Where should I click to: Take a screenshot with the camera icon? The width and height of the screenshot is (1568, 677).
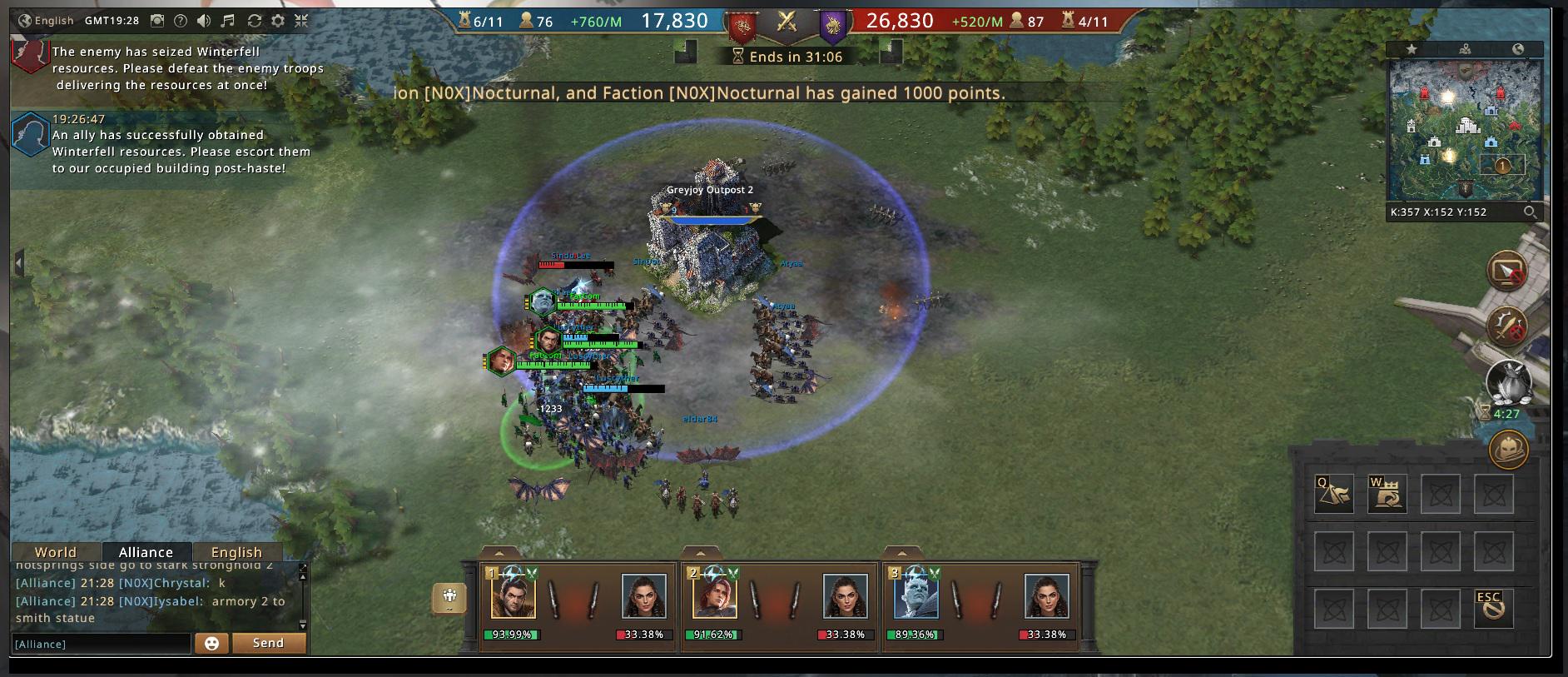tap(157, 21)
